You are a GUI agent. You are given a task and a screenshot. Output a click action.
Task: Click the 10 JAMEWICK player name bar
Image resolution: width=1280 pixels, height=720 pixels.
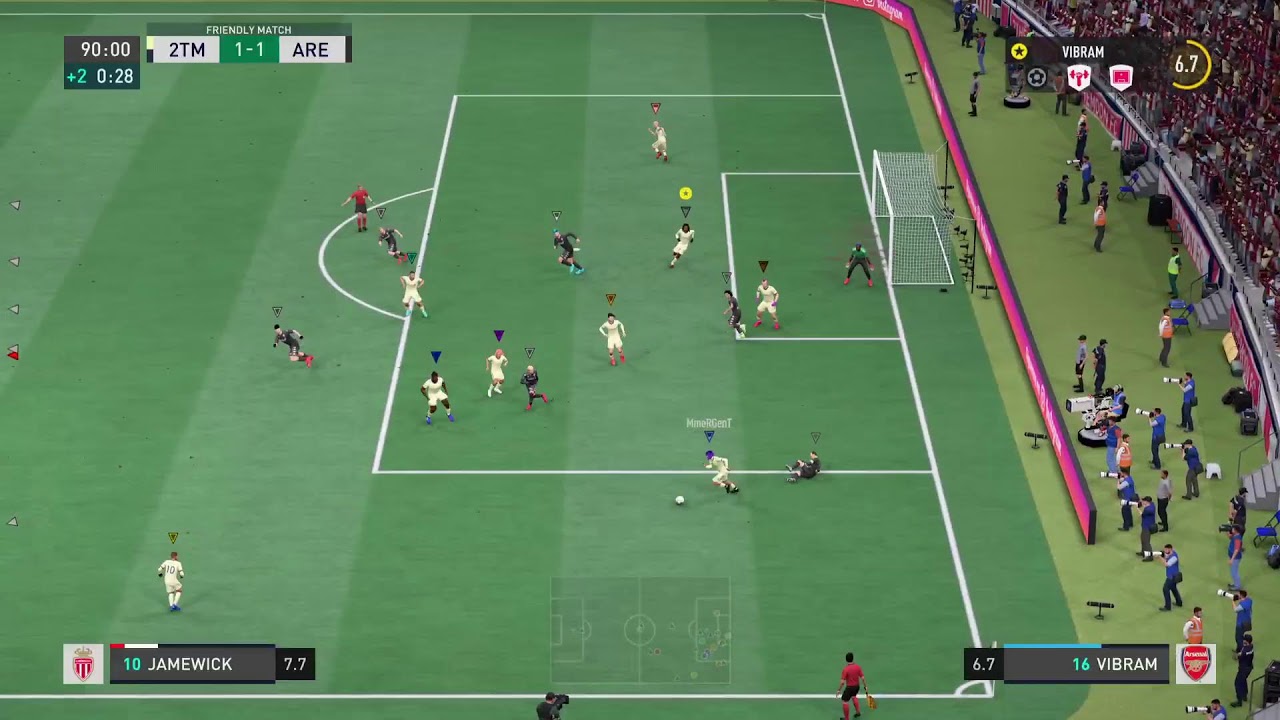tap(192, 665)
